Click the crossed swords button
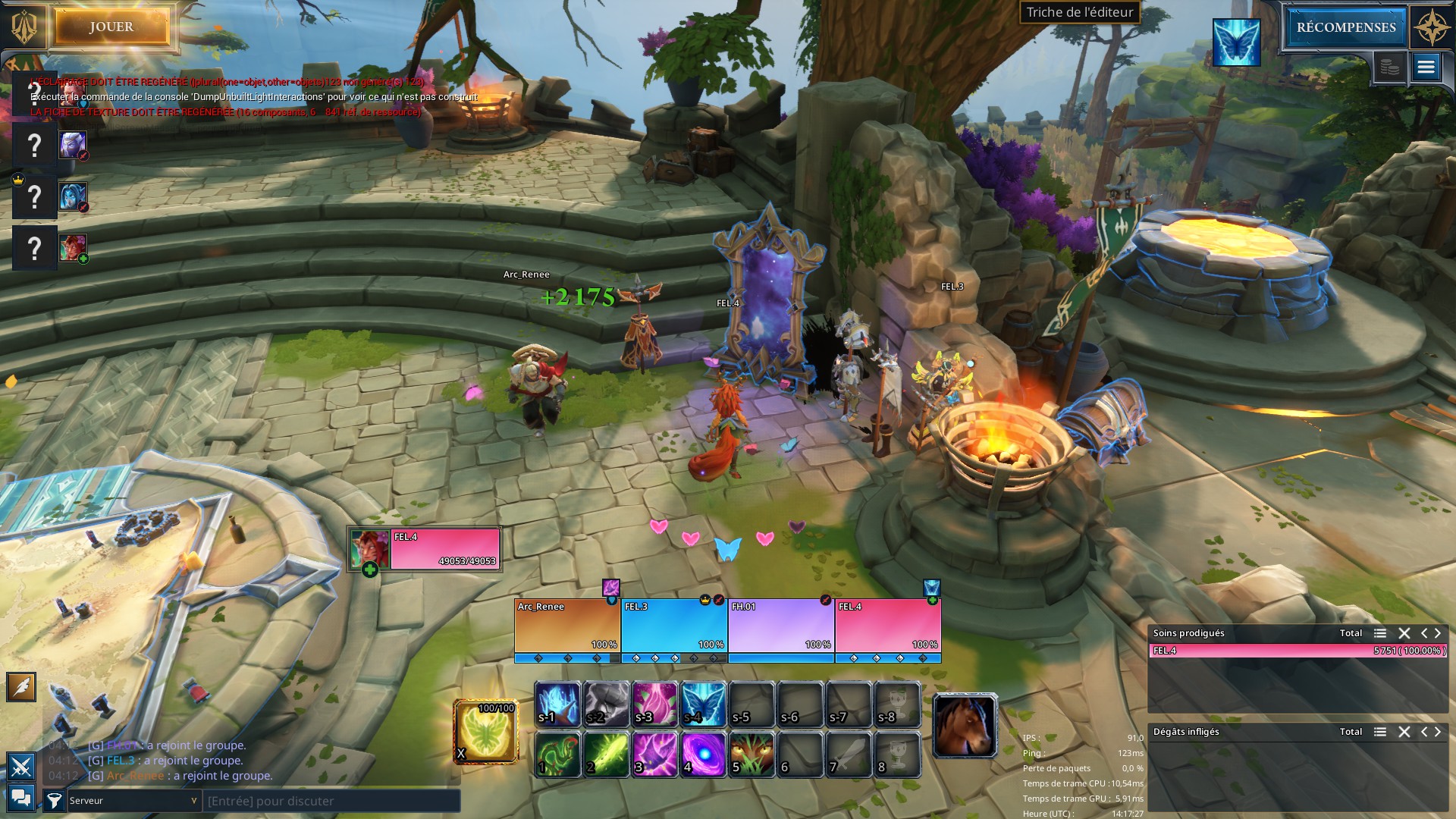Viewport: 1456px width, 819px height. (21, 767)
